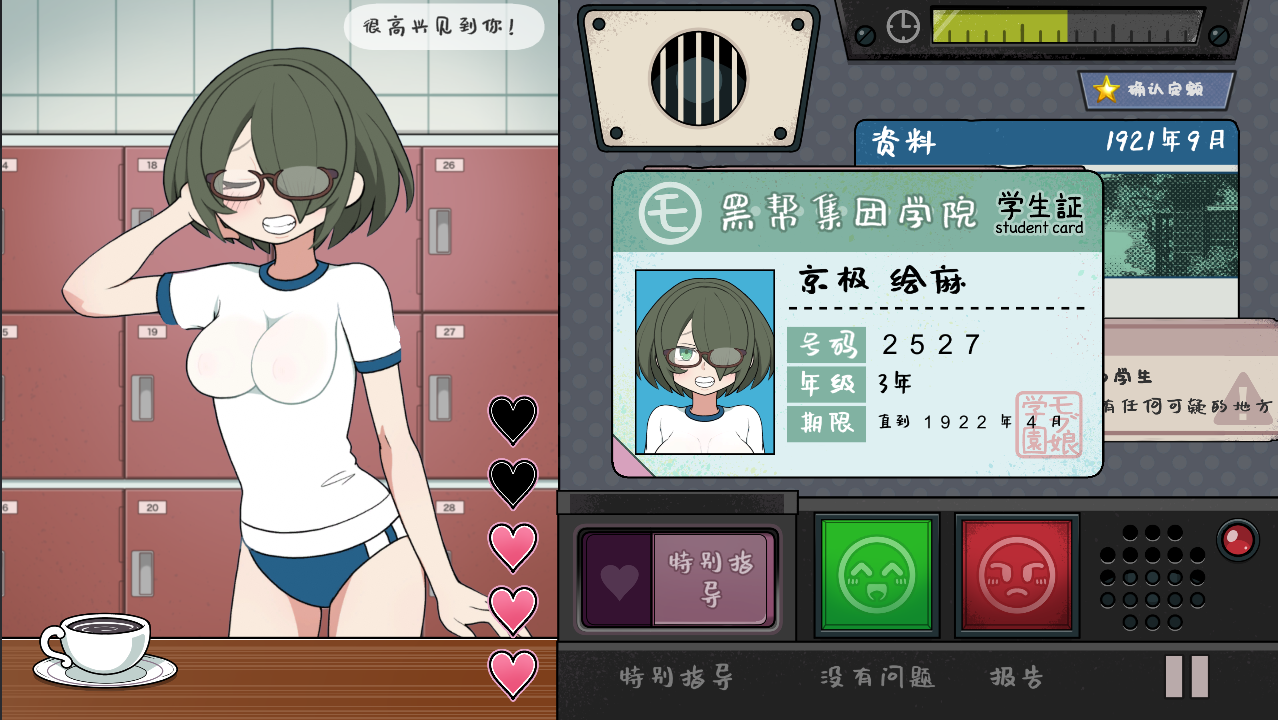Click the green smiley approve button
1278x720 pixels.
click(876, 574)
